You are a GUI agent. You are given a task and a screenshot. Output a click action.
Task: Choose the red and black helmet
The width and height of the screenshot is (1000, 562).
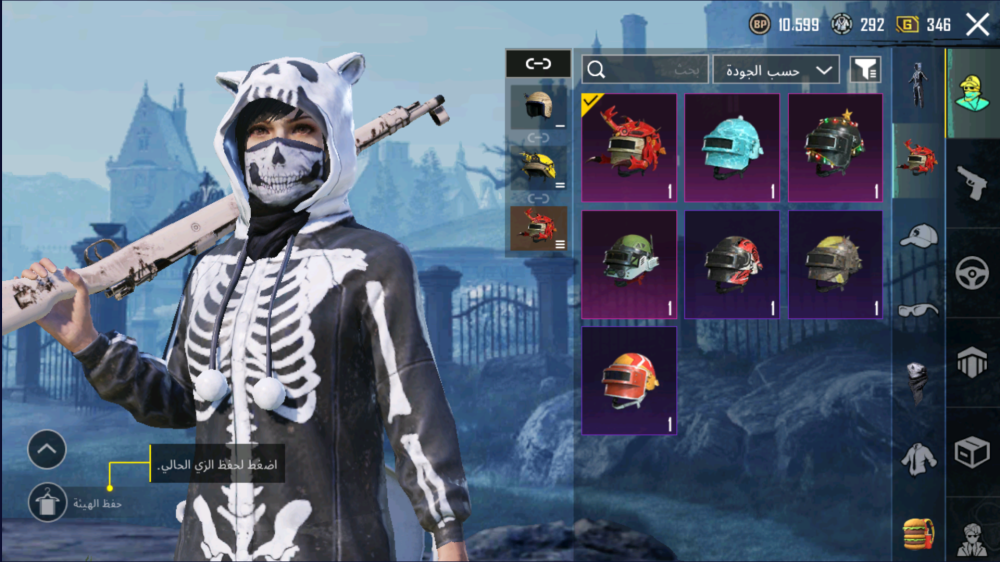732,264
